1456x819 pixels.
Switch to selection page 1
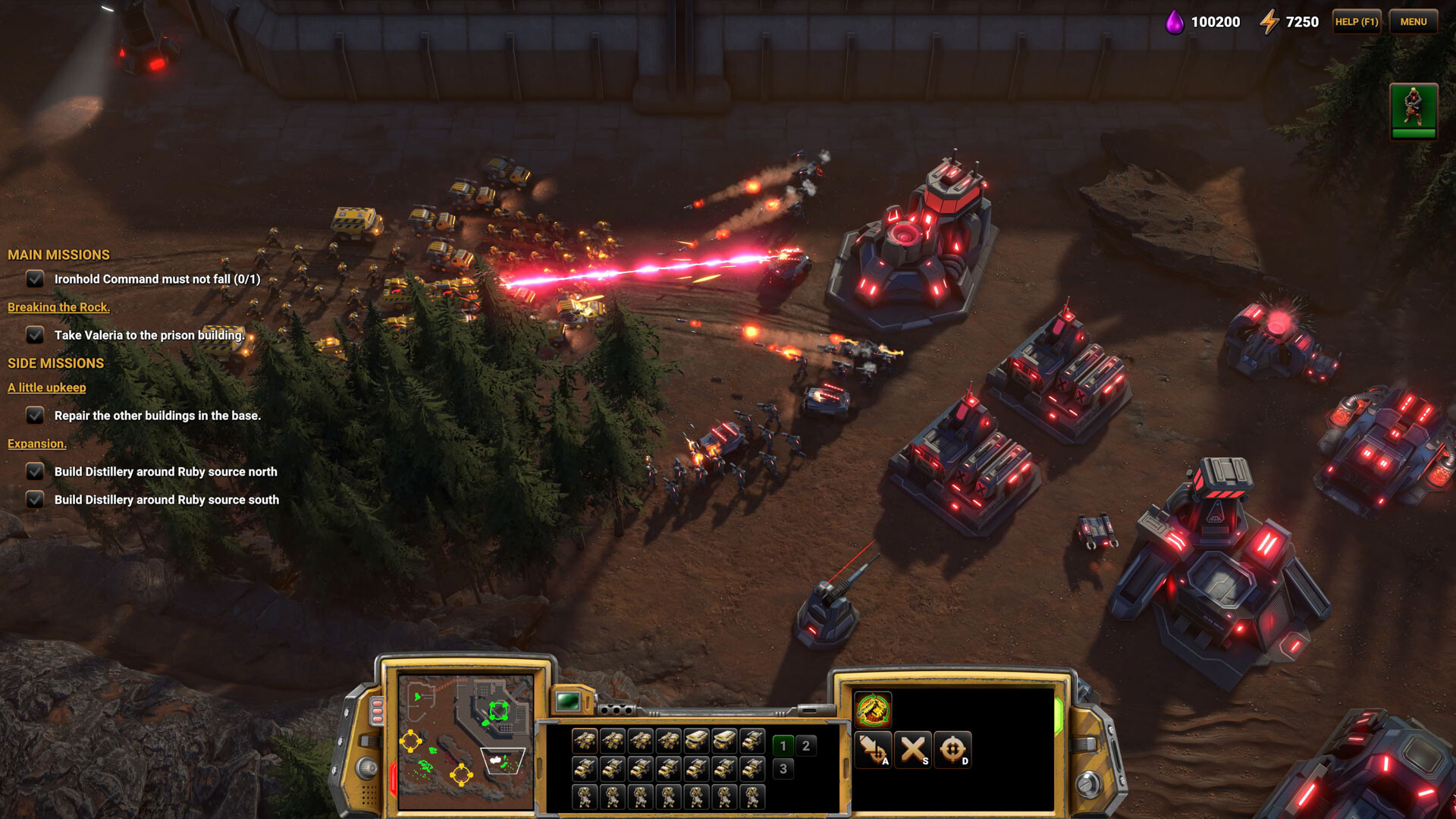783,745
